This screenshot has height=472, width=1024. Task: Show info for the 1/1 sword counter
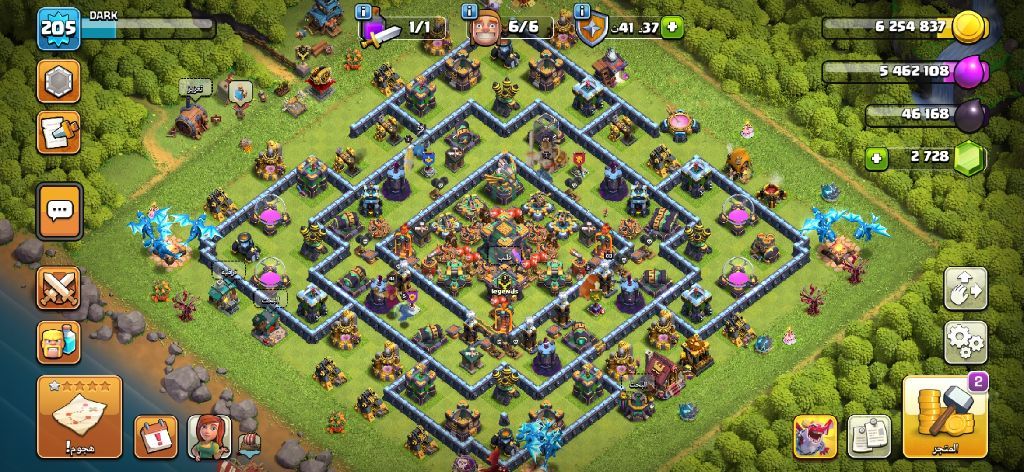(362, 12)
